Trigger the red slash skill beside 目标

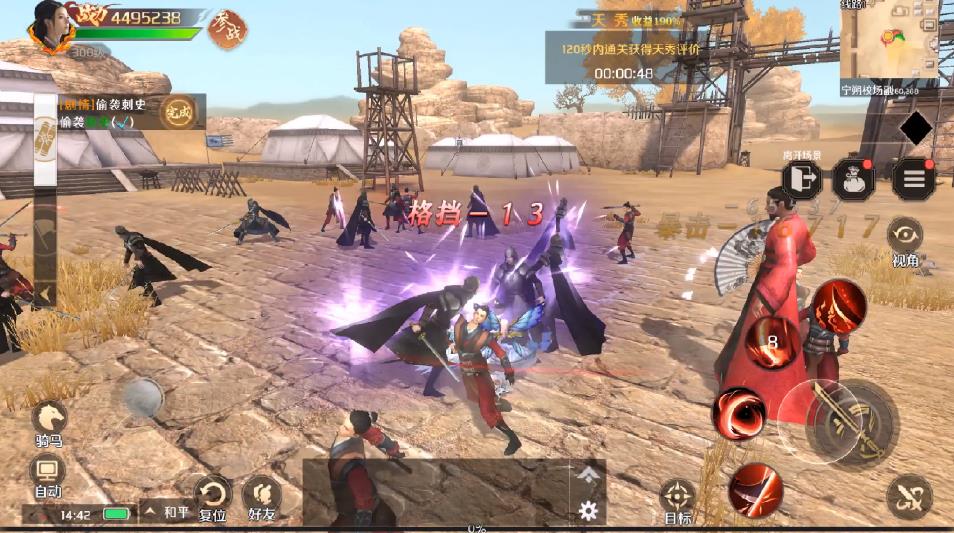754,489
